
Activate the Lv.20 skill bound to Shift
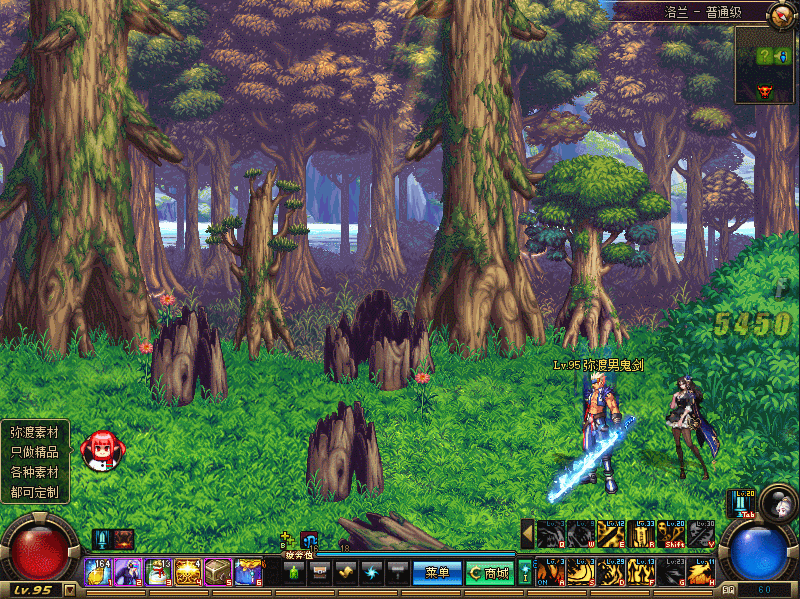tap(672, 534)
